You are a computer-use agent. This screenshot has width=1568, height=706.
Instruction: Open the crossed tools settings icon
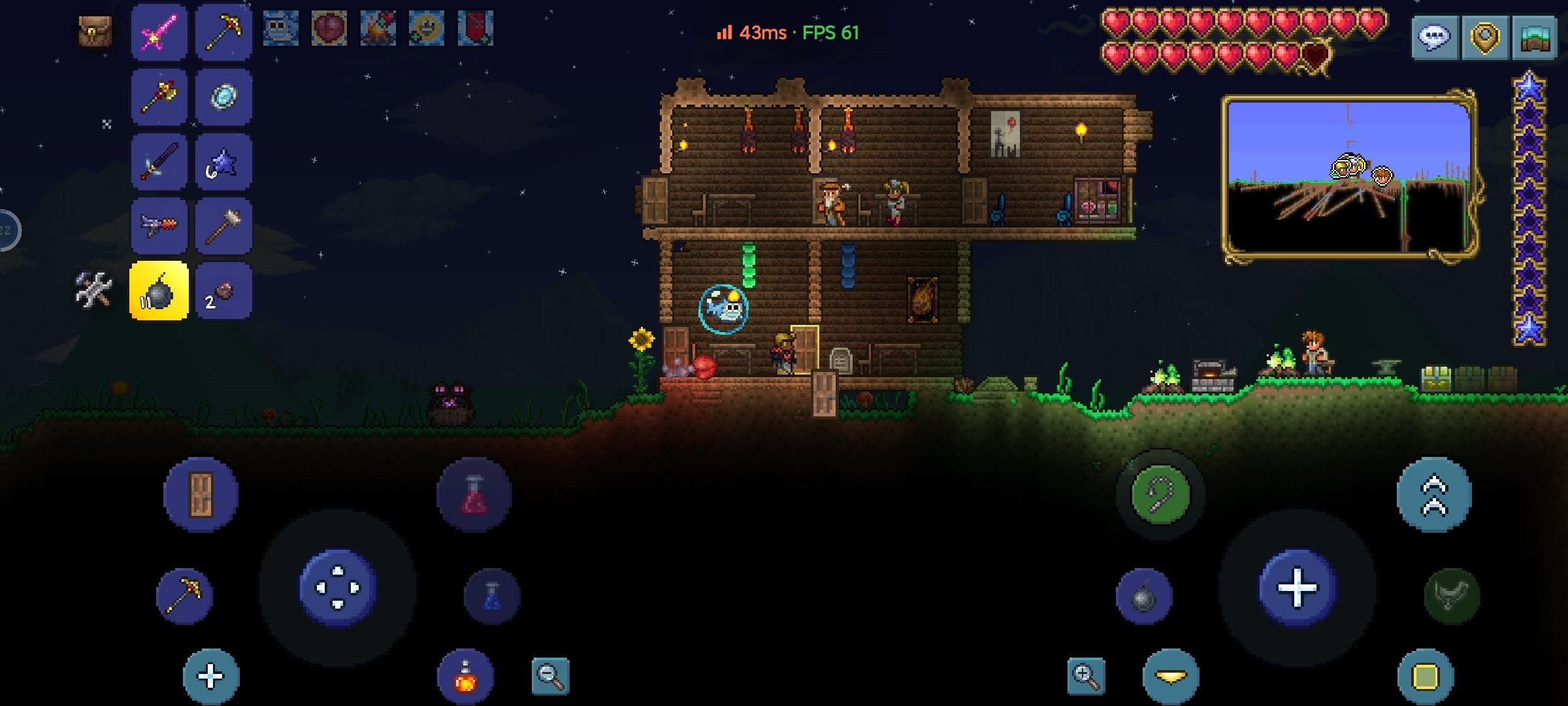pyautogui.click(x=94, y=290)
